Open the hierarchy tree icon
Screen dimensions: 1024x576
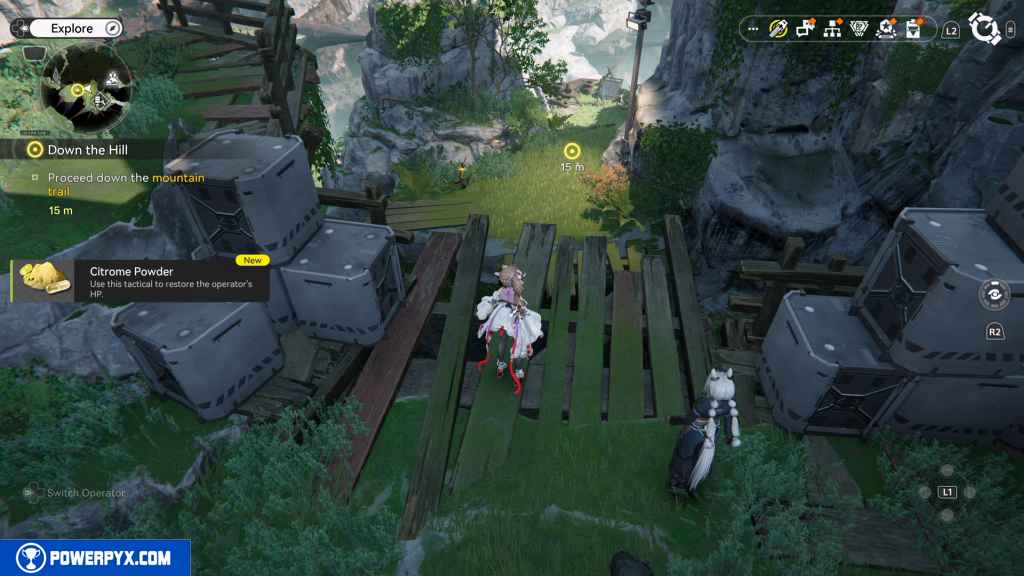pyautogui.click(x=832, y=29)
